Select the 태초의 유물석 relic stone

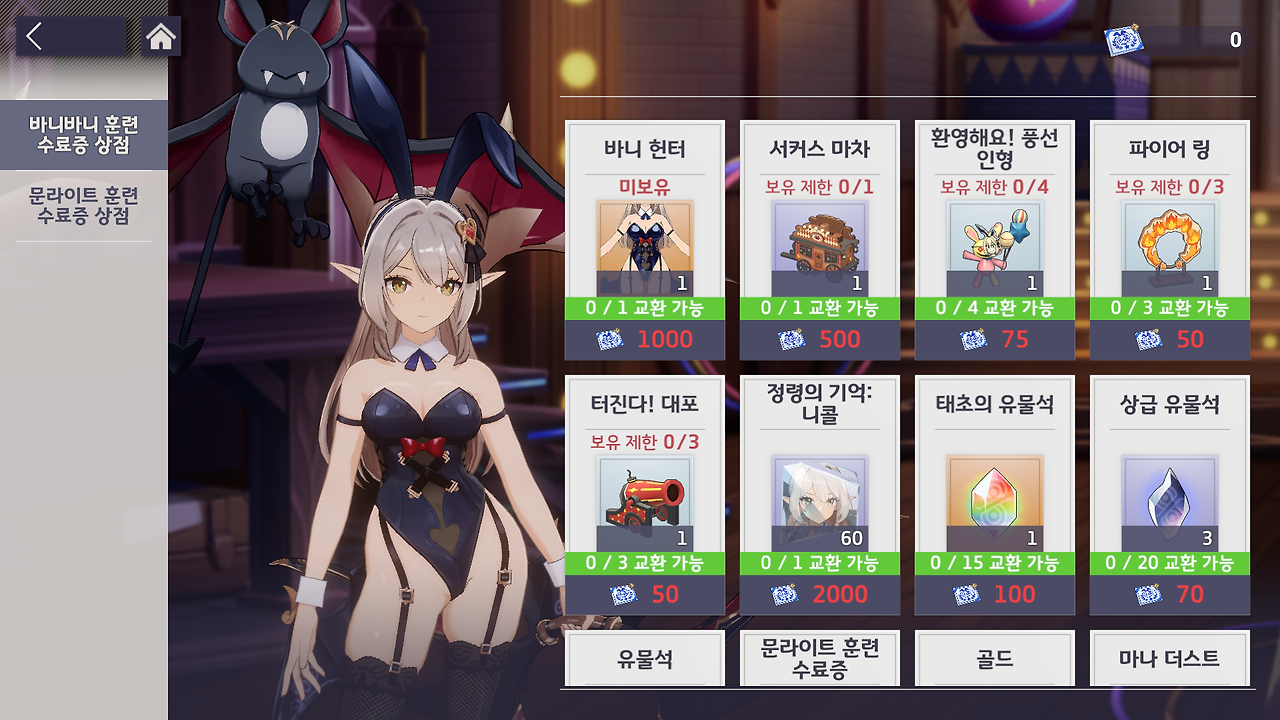point(993,495)
